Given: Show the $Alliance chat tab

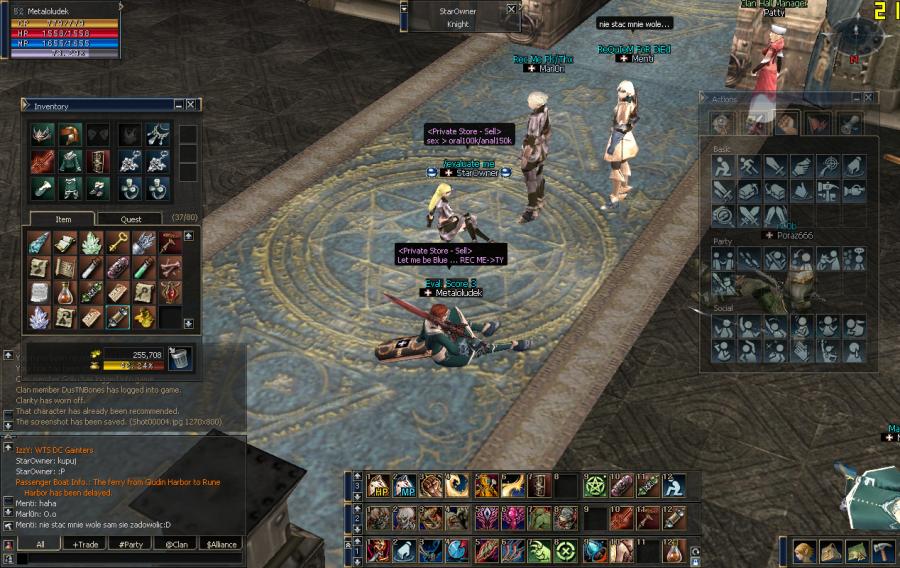Looking at the screenshot, I should tap(222, 544).
